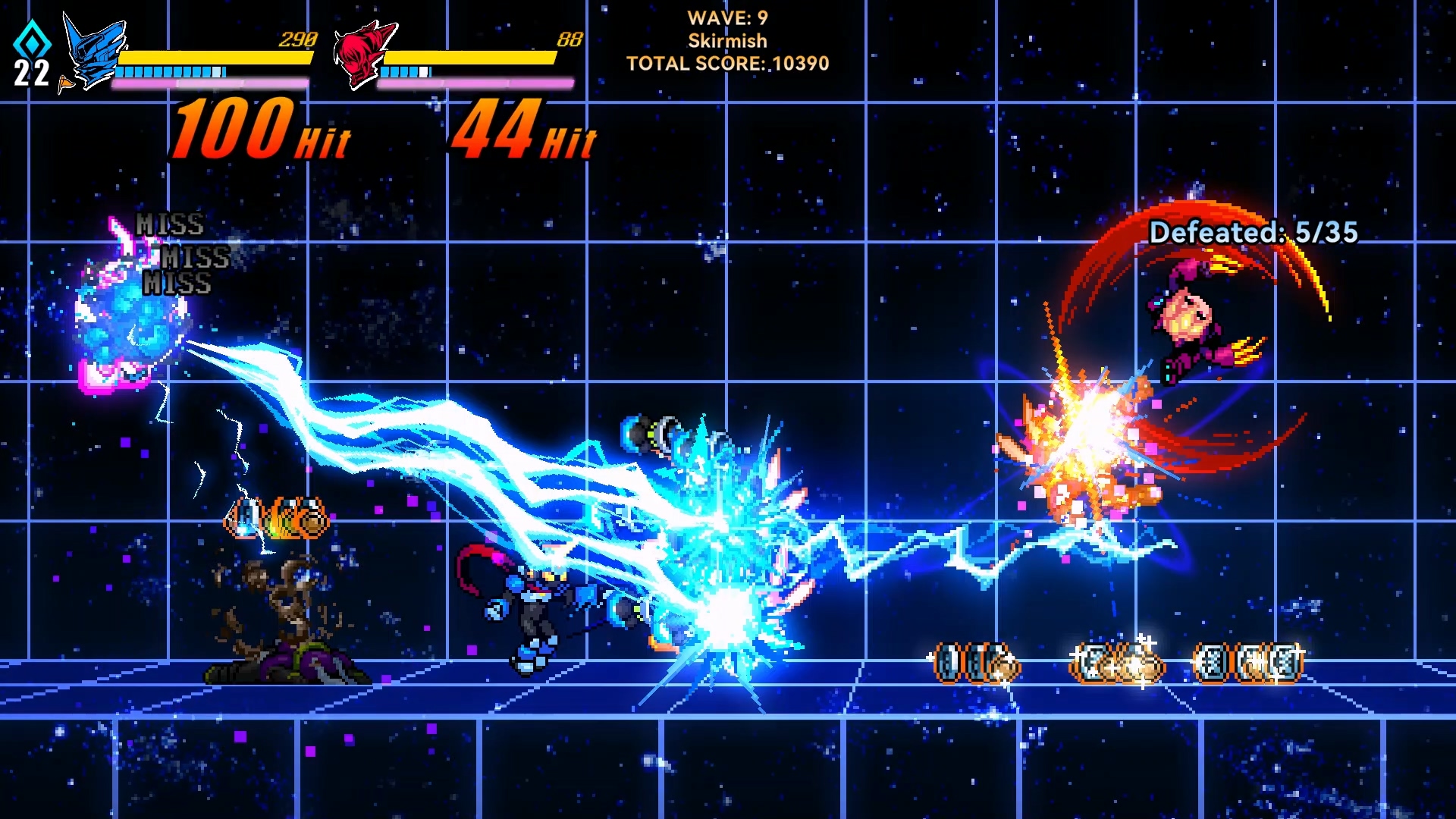This screenshot has height=819, width=1456.
Task: Click the 44 Hit combo counter
Action: tap(523, 129)
